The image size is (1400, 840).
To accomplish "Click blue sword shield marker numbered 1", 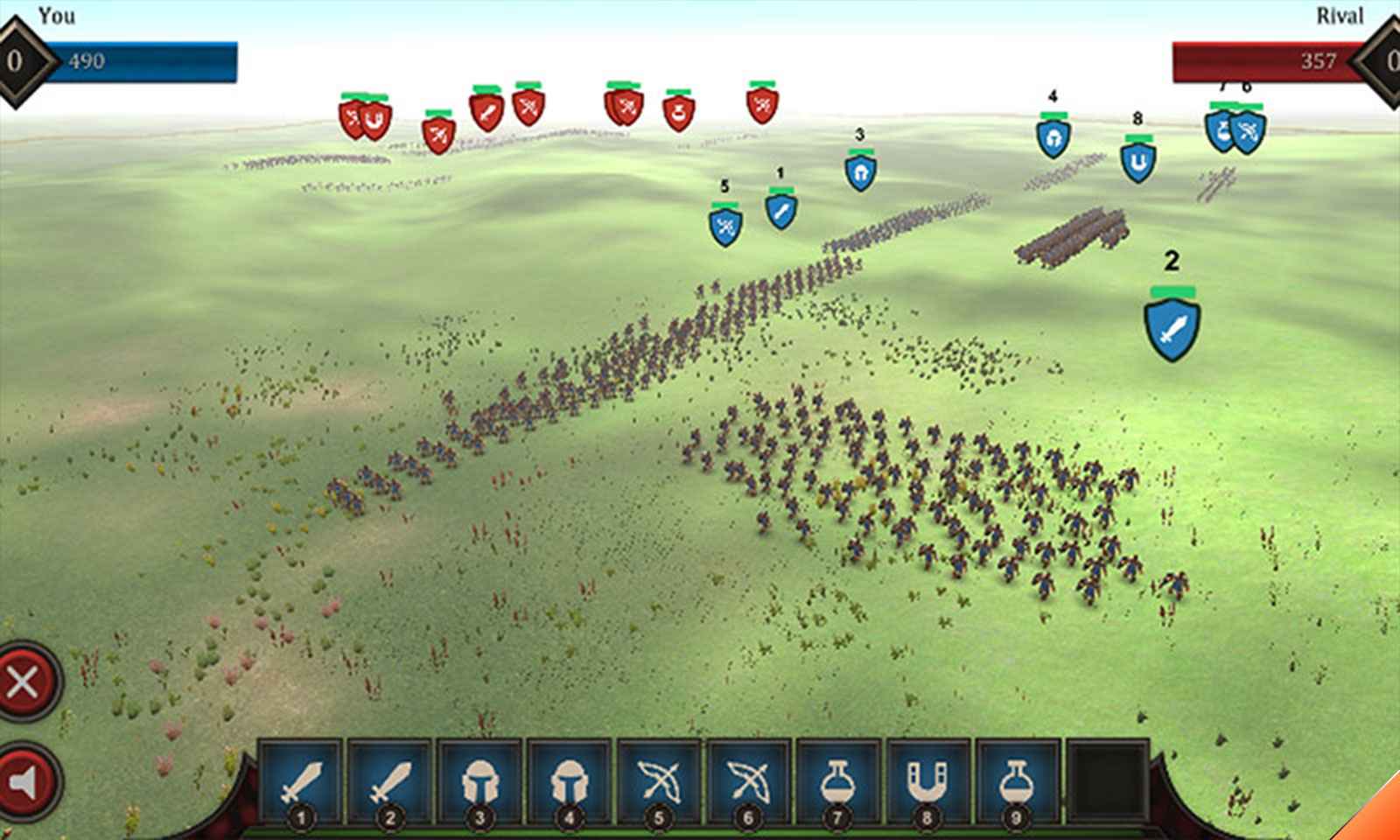I will click(780, 210).
